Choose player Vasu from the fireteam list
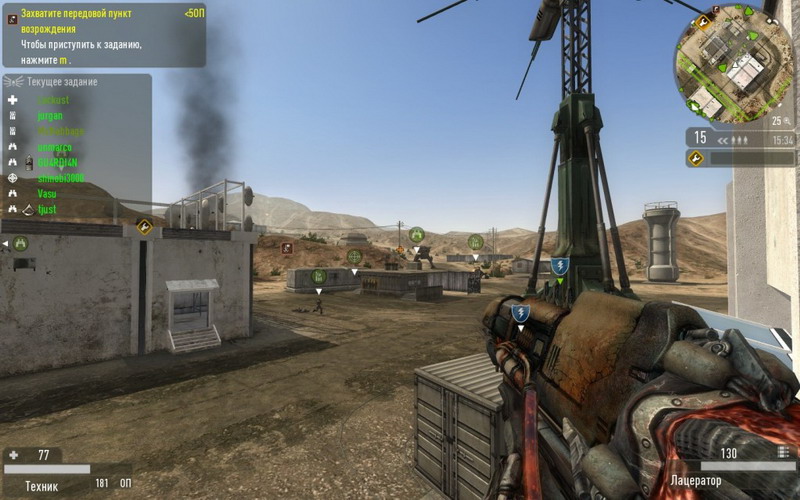Screen dimensions: 800x500 pyautogui.click(x=47, y=194)
